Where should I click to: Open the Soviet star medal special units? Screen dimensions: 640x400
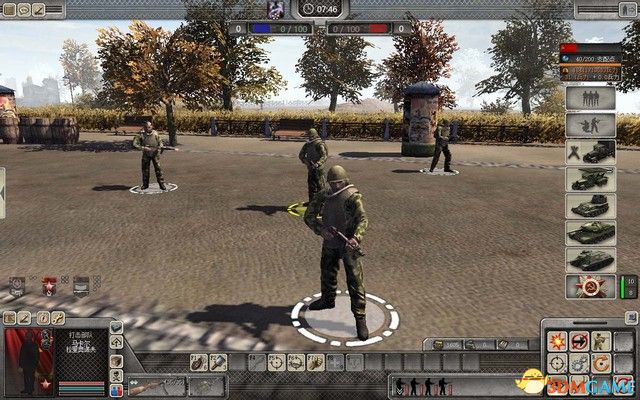(x=590, y=287)
